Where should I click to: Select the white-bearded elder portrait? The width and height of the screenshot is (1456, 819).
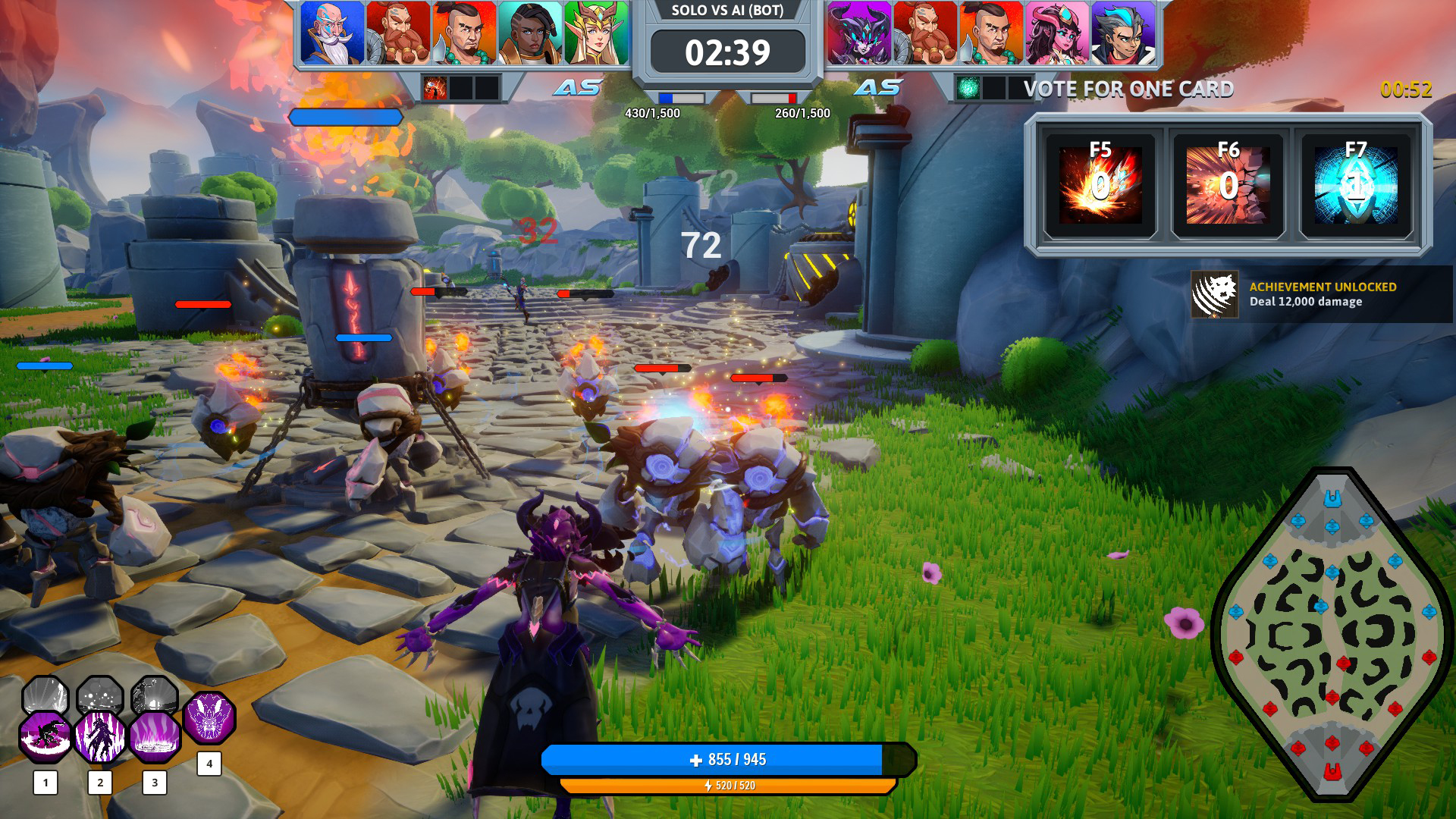[x=332, y=33]
